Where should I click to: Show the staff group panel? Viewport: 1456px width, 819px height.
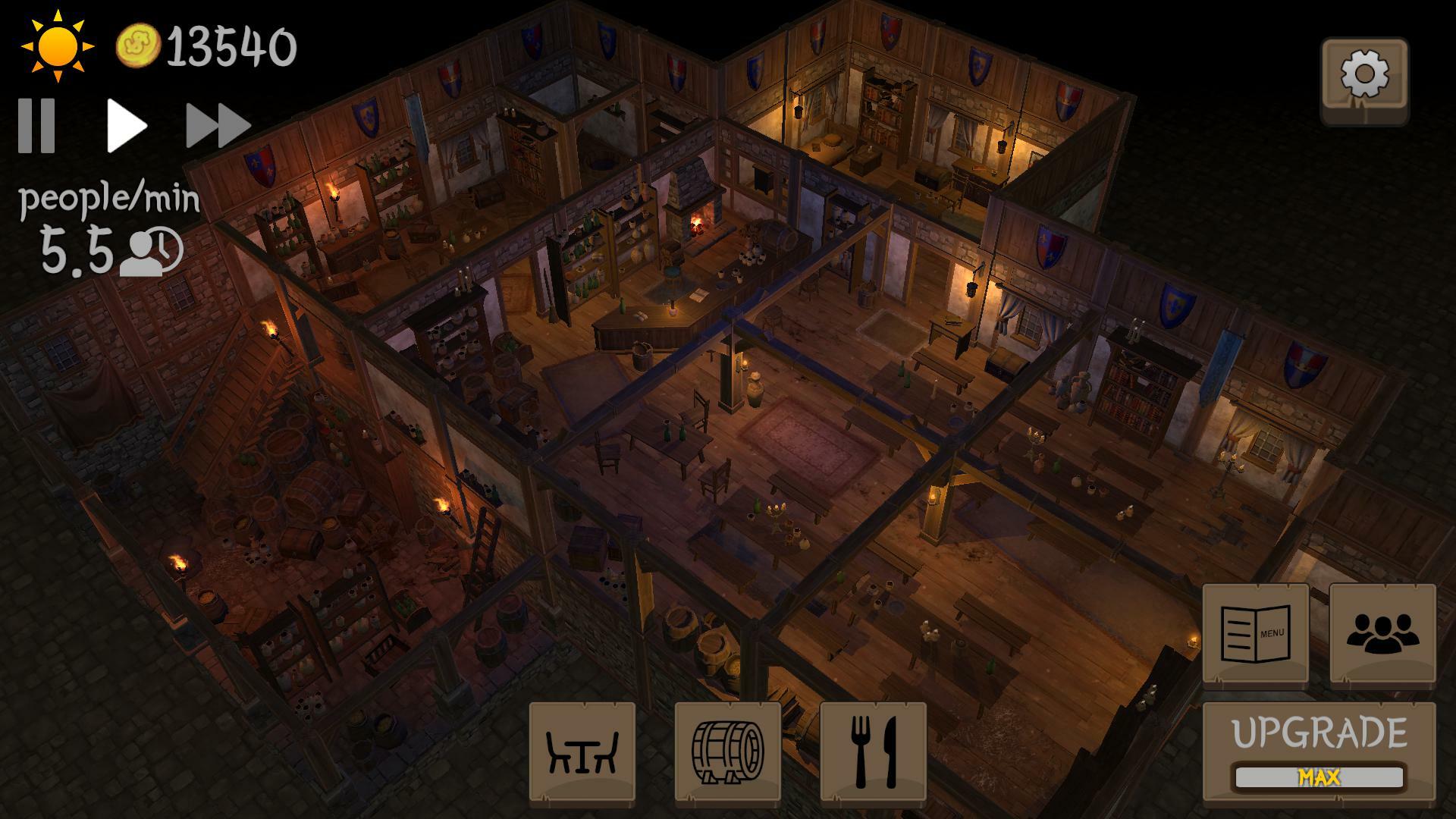click(1382, 633)
